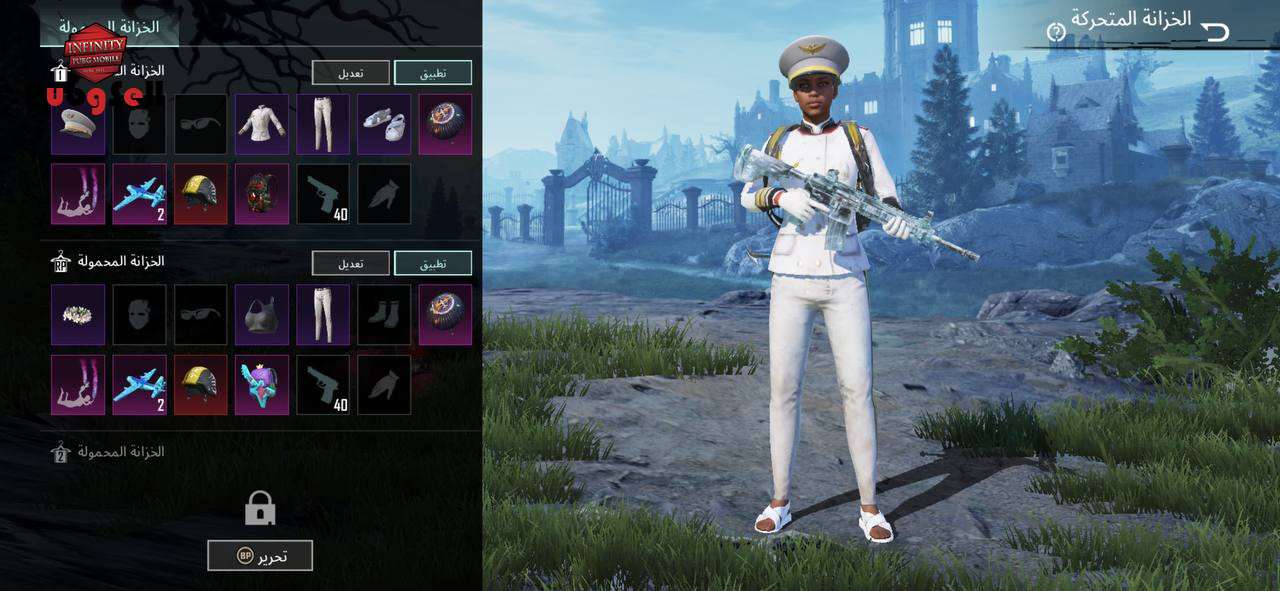Edit the RP portable wardrobe outfit
Screen dimensions: 1280x591
350,263
